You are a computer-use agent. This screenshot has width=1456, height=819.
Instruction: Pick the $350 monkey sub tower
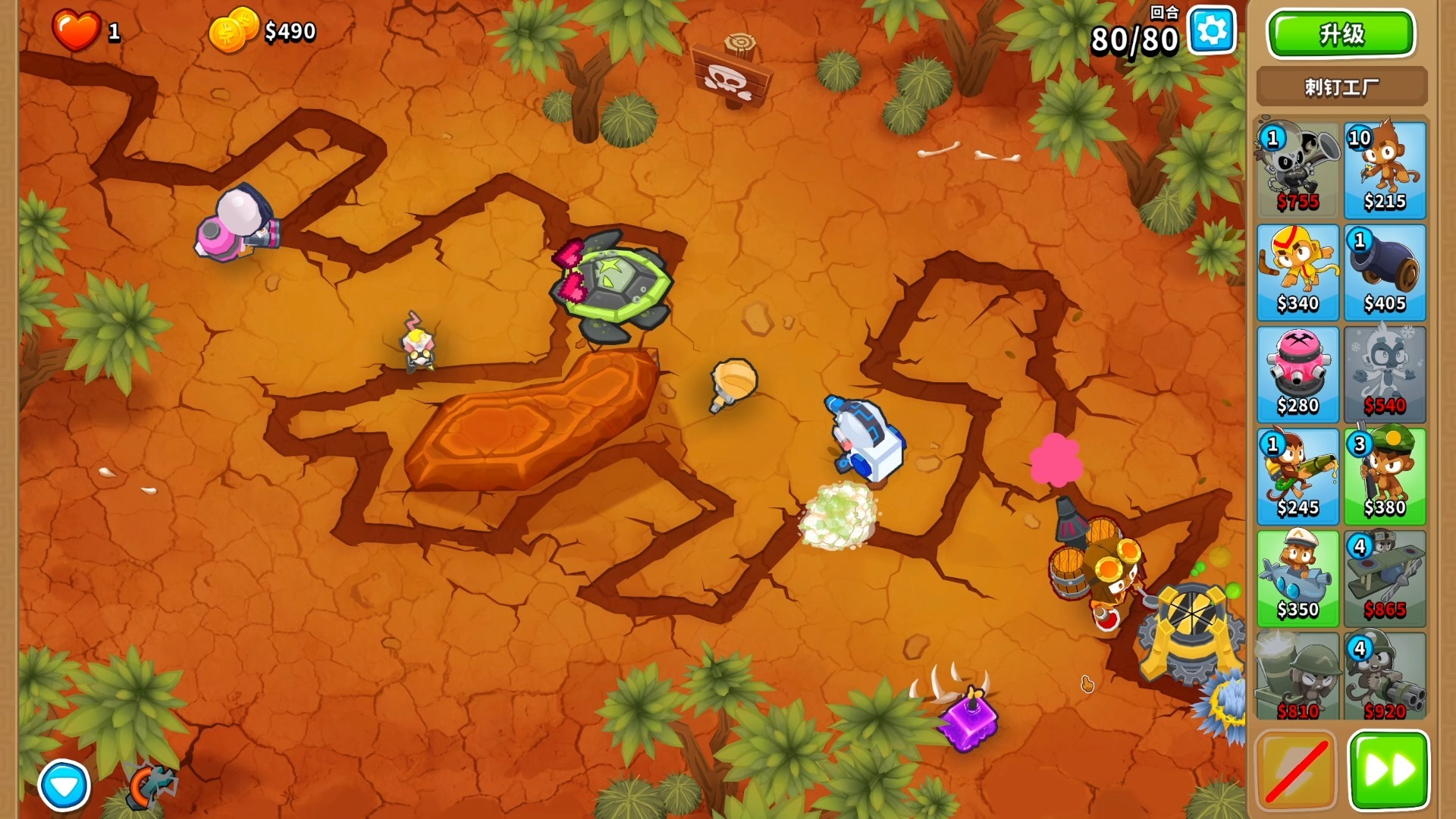[1298, 579]
